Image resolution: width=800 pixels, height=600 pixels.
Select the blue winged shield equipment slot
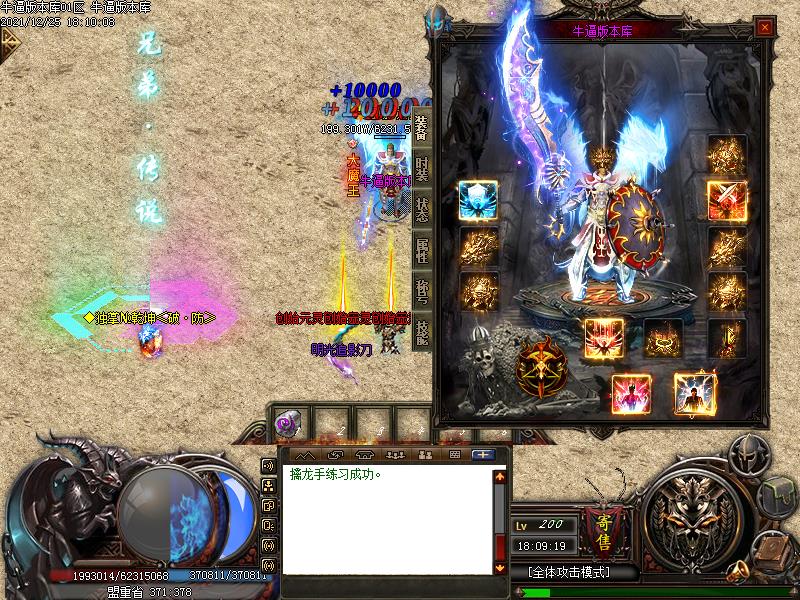coord(479,201)
